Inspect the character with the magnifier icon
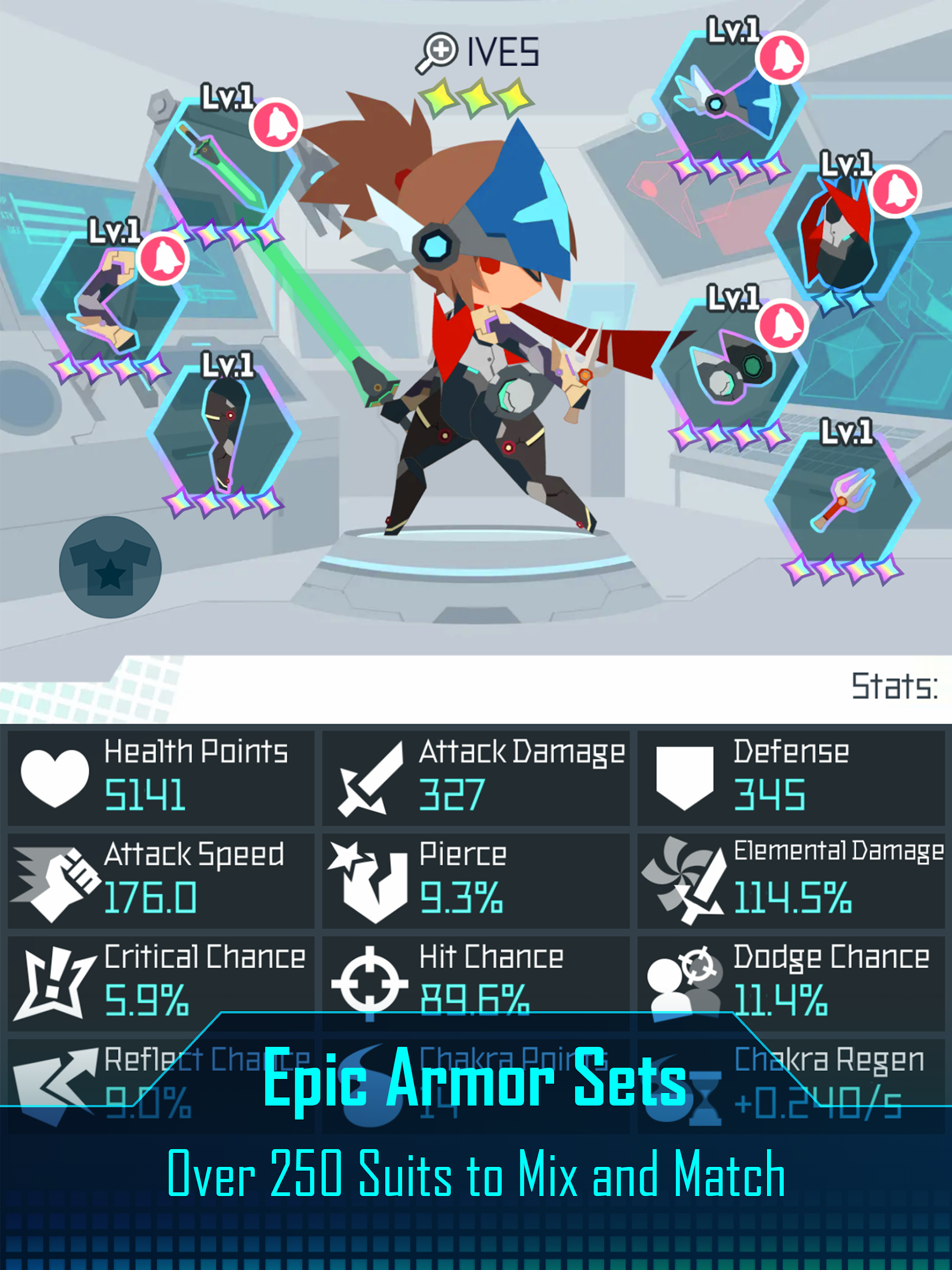 (437, 52)
